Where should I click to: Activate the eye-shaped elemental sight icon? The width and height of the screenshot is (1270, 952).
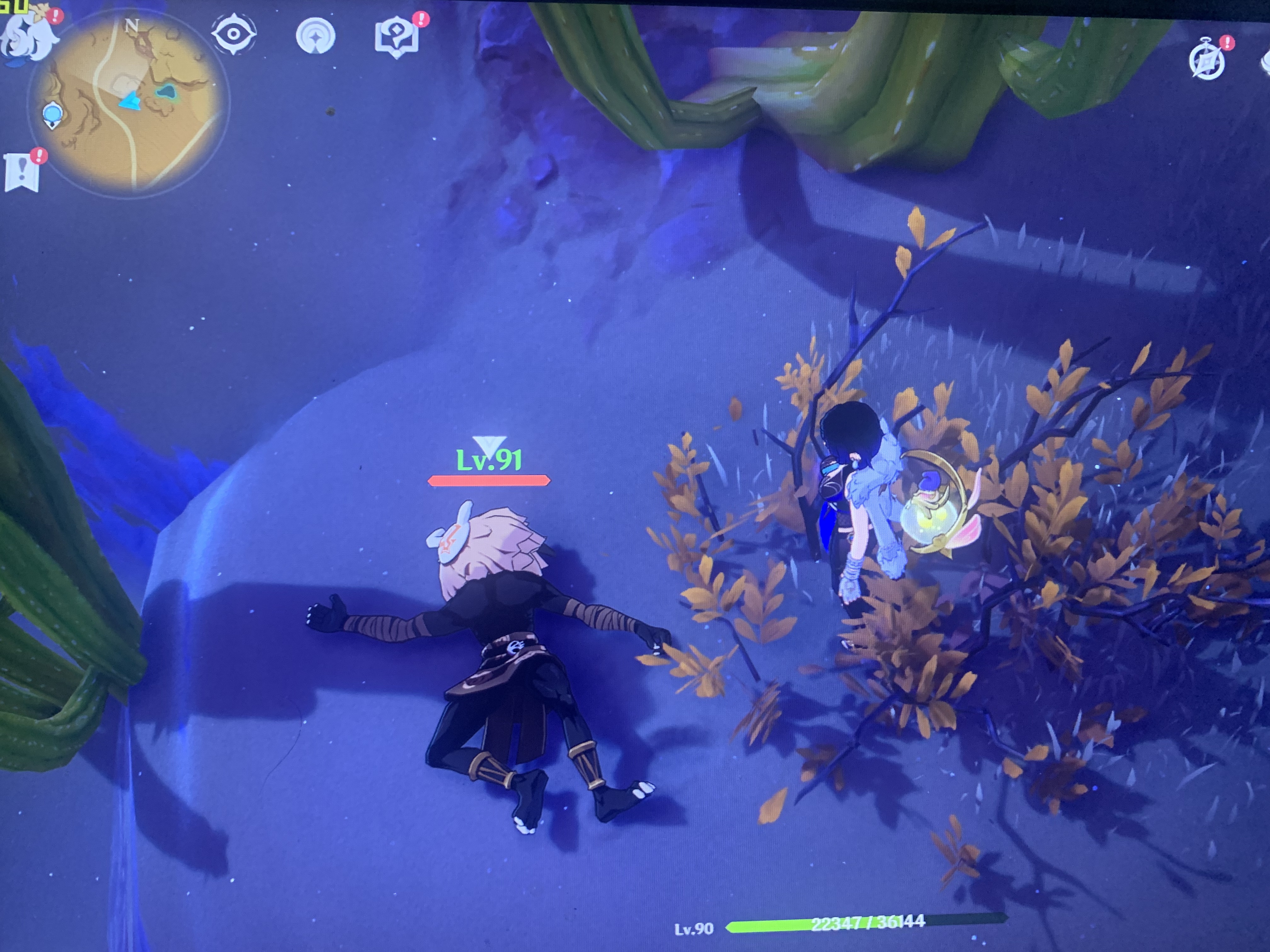[x=234, y=34]
